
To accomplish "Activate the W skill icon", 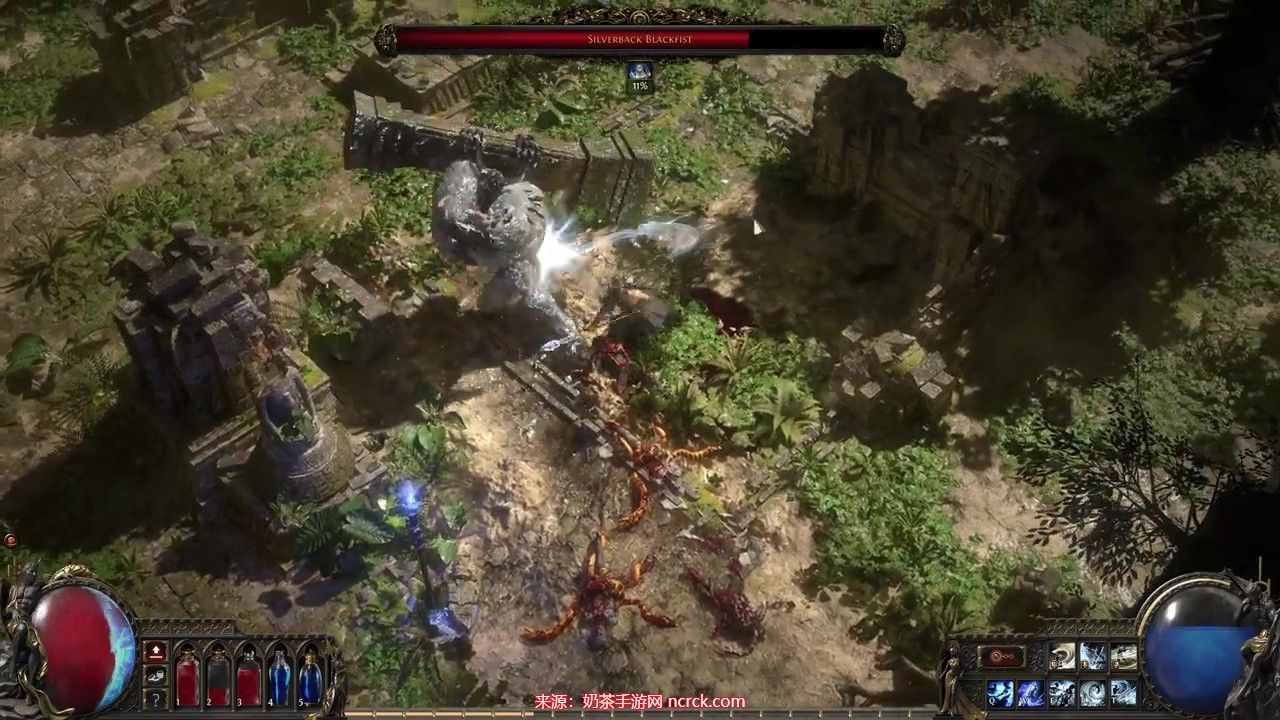I will [x=1031, y=692].
